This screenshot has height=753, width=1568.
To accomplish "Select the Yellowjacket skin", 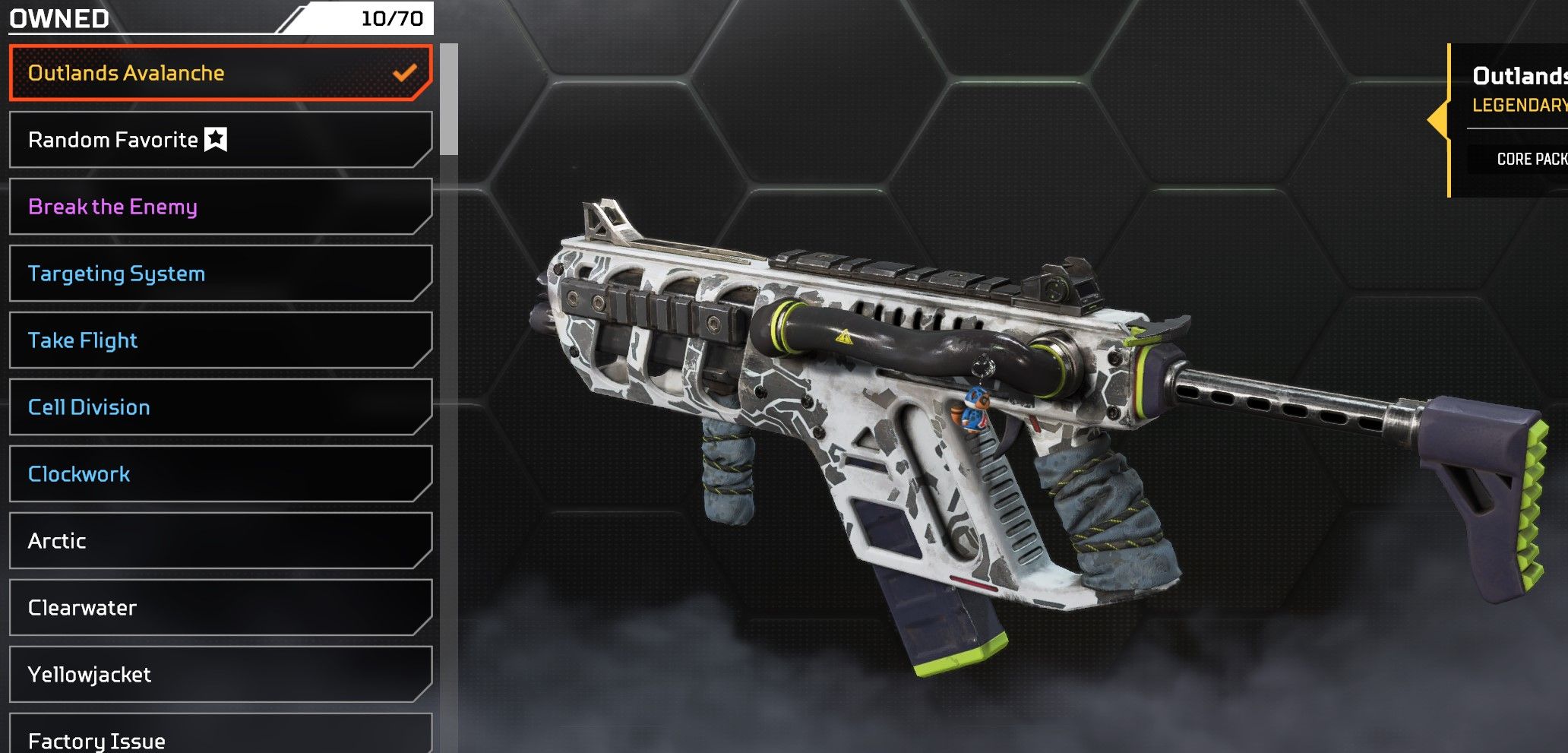I will tap(220, 675).
